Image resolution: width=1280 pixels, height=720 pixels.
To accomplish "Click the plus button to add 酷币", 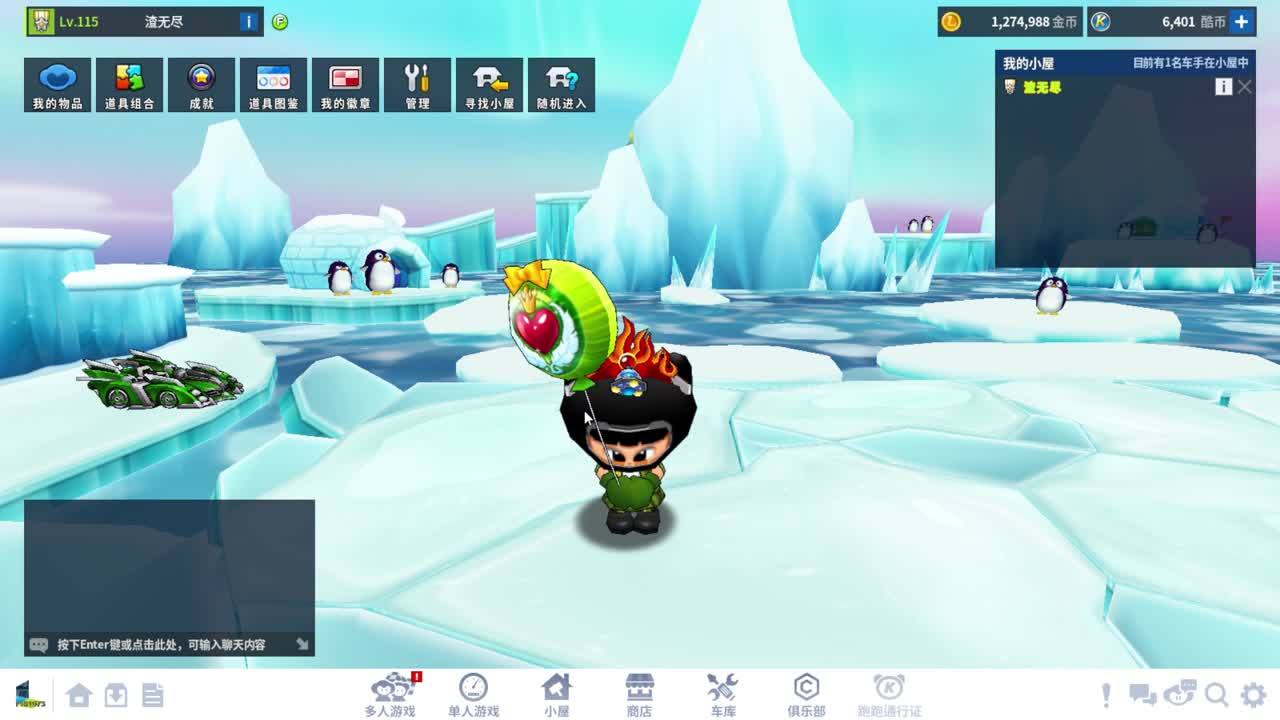I will (x=1241, y=21).
